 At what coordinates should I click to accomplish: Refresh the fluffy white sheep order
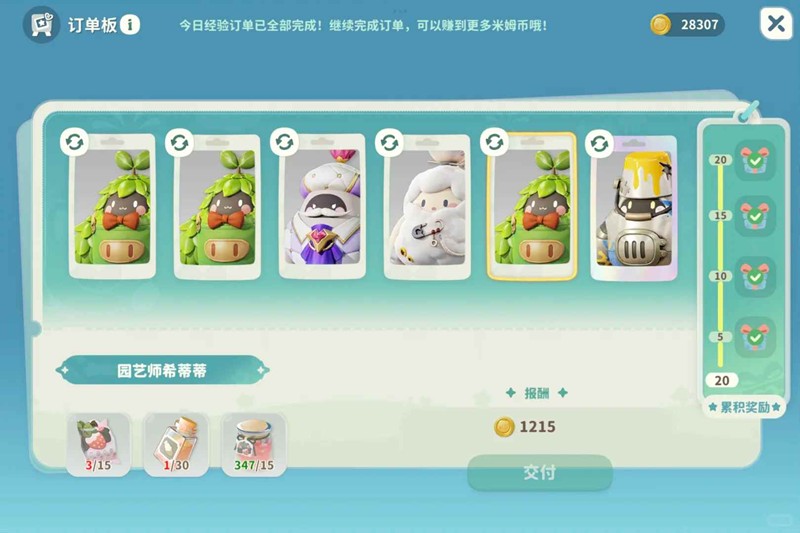tap(390, 143)
